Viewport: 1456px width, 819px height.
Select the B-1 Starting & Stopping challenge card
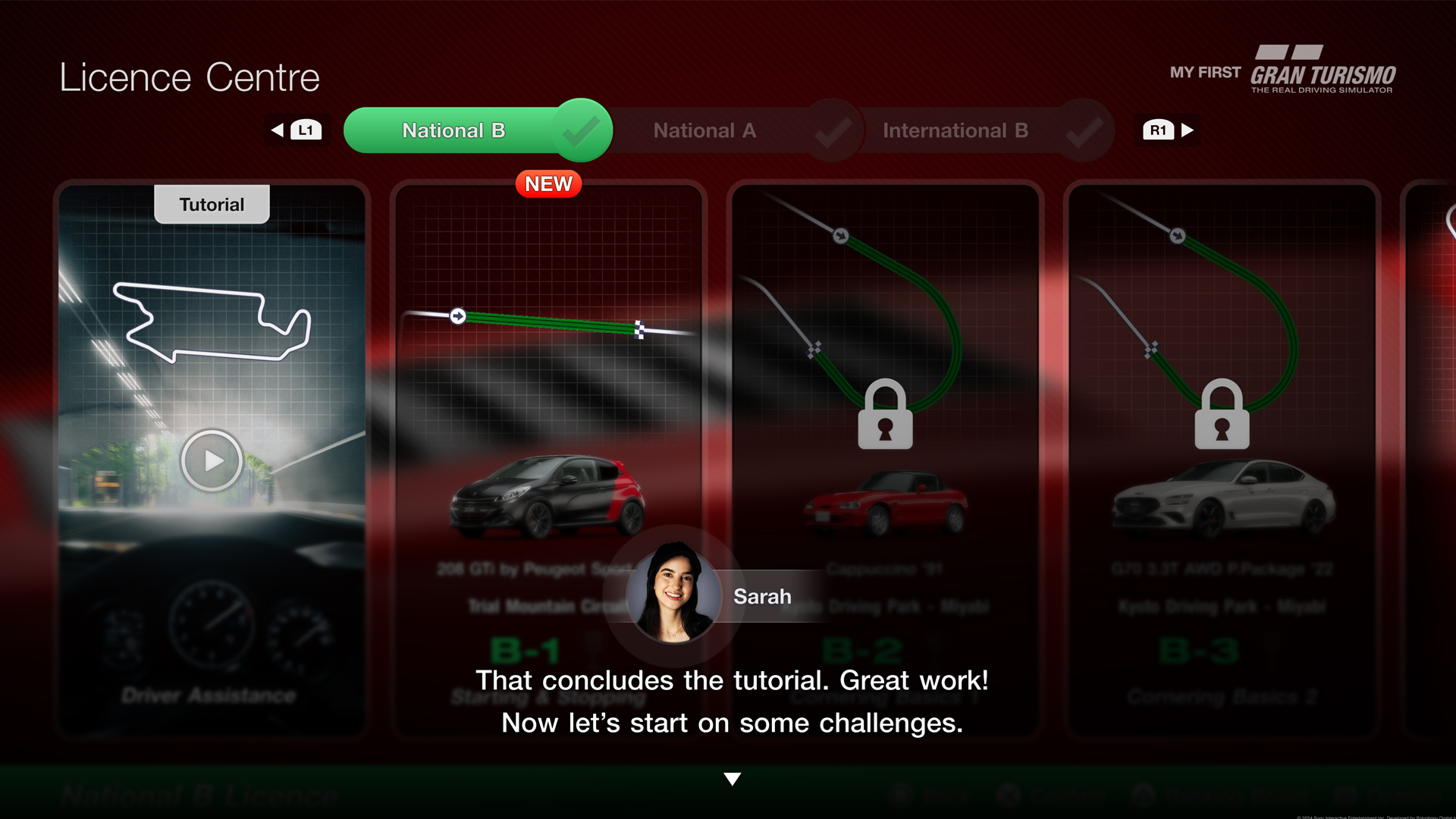[x=548, y=455]
